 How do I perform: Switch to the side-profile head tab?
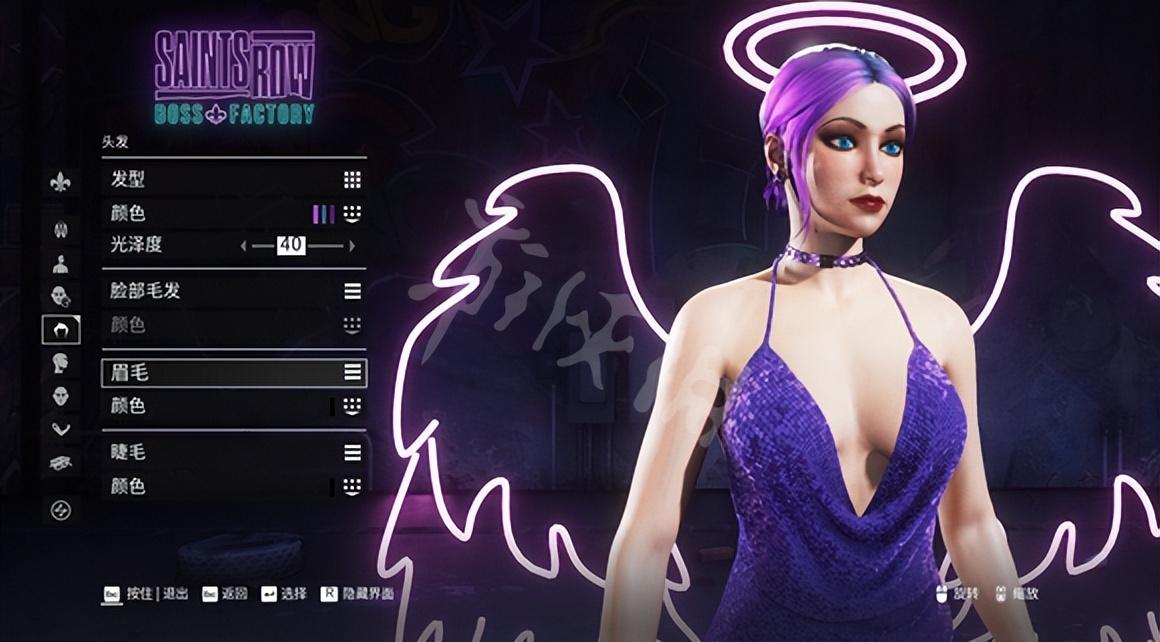click(x=61, y=363)
